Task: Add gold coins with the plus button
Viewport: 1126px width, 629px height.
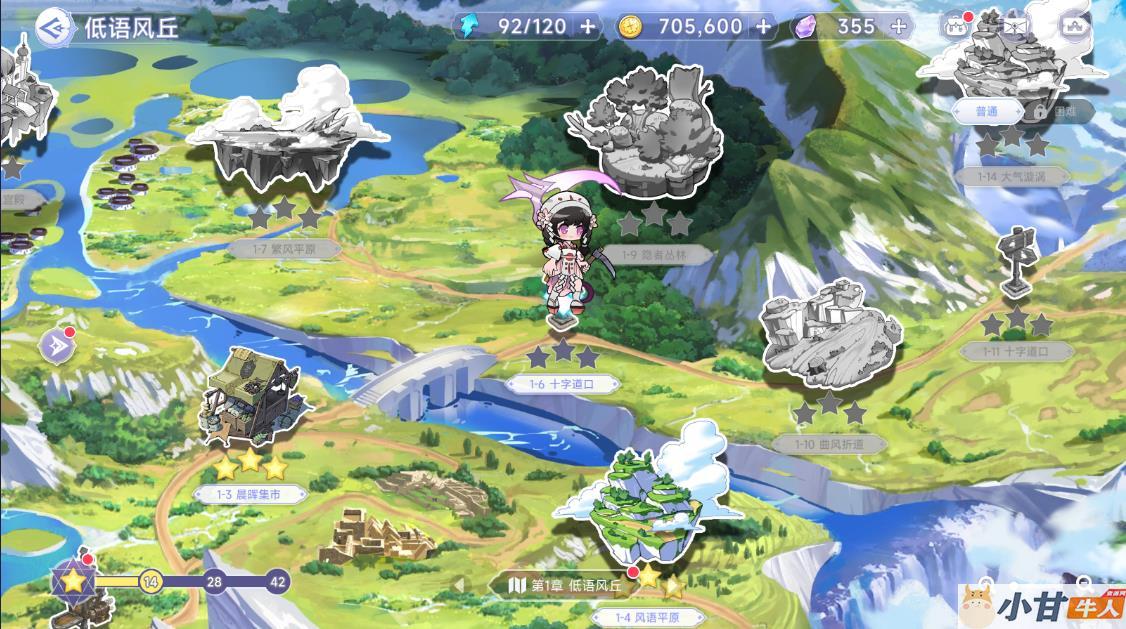Action: tap(764, 27)
